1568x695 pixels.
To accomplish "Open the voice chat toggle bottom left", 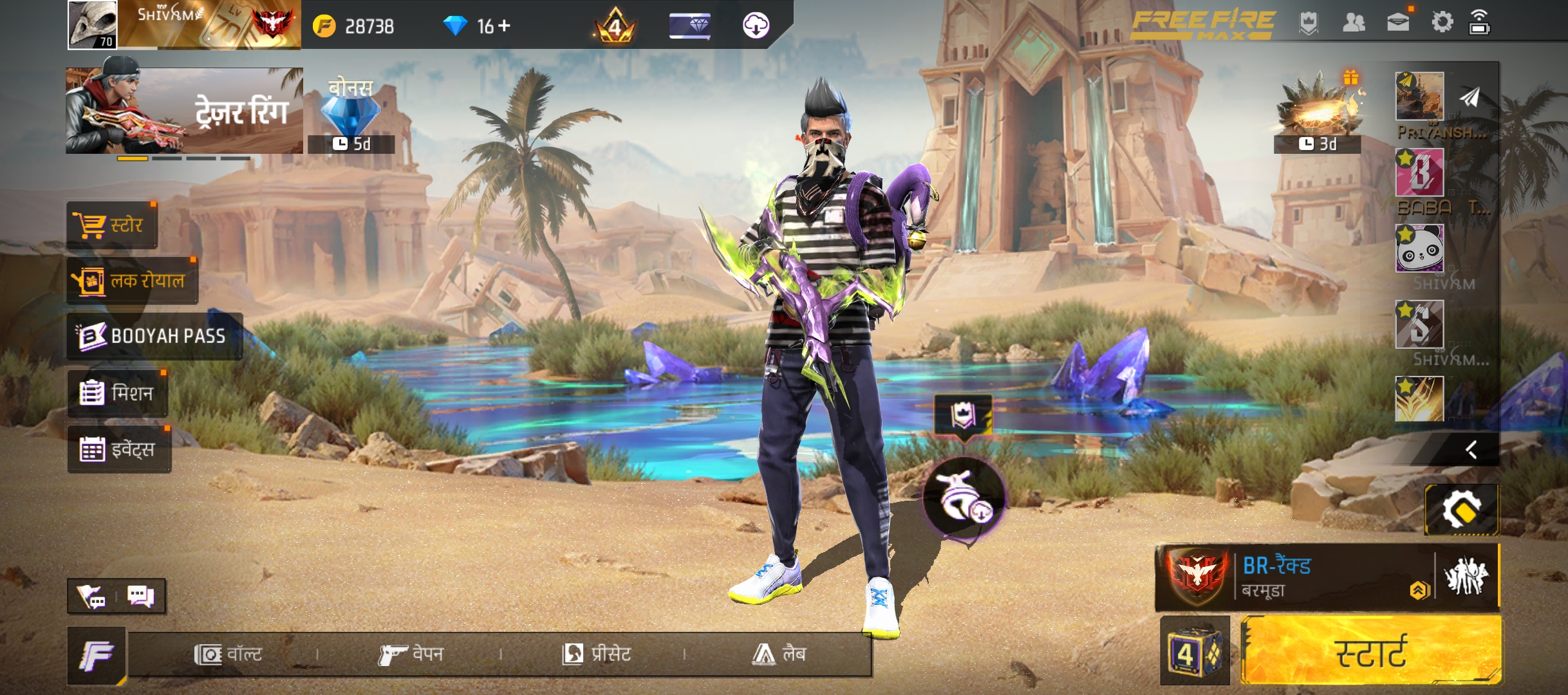I will click(91, 597).
